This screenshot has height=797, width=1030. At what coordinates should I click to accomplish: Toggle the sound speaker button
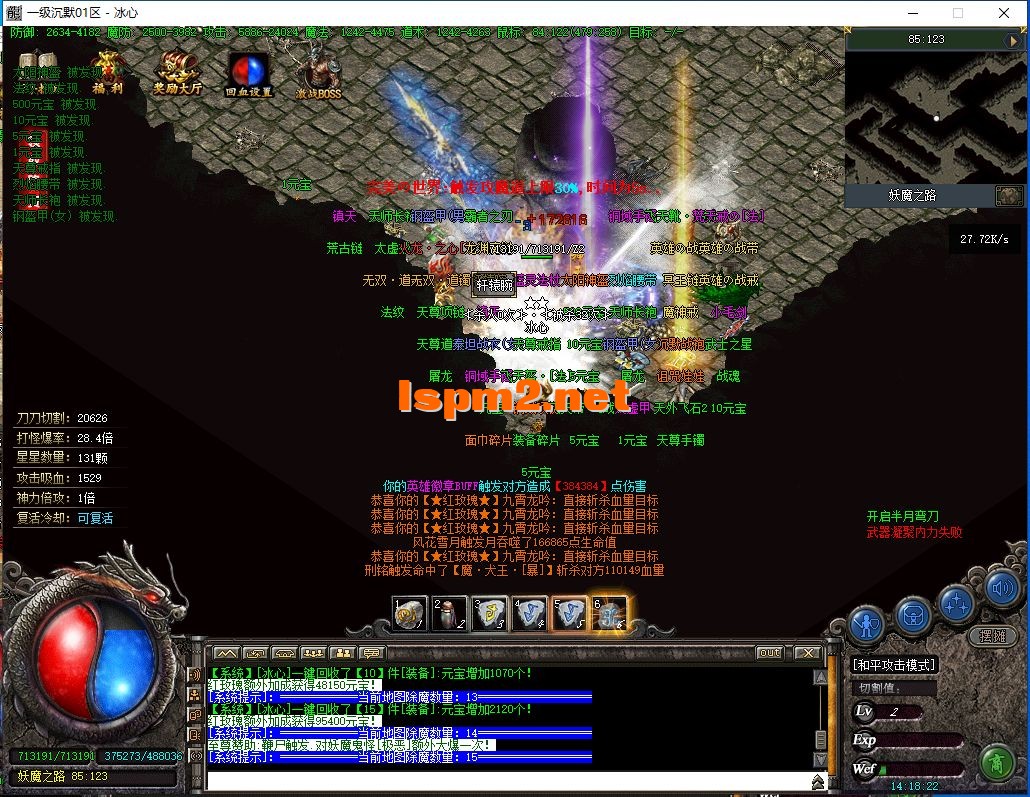tap(1001, 587)
